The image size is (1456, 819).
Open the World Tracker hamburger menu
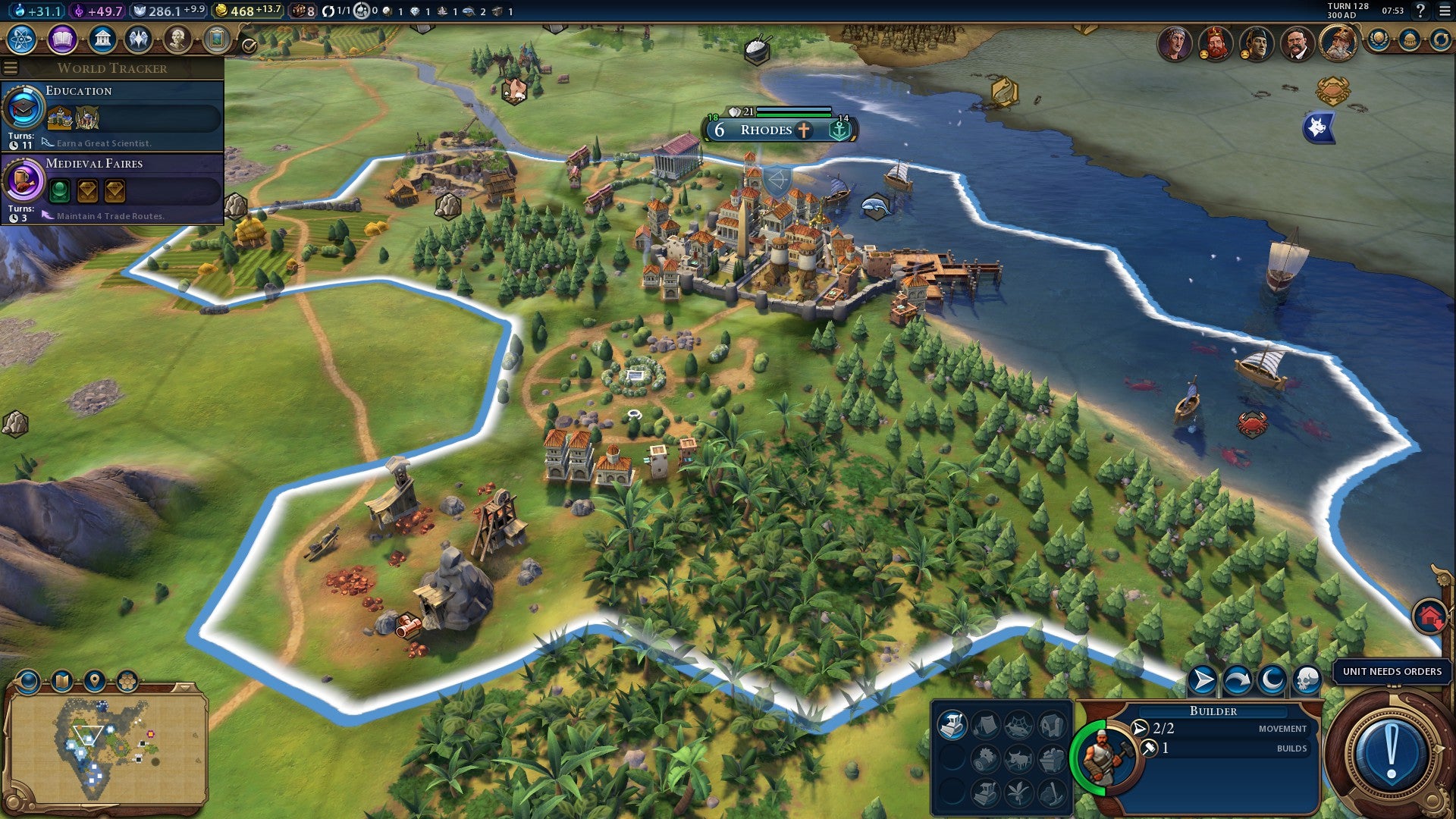(8, 67)
